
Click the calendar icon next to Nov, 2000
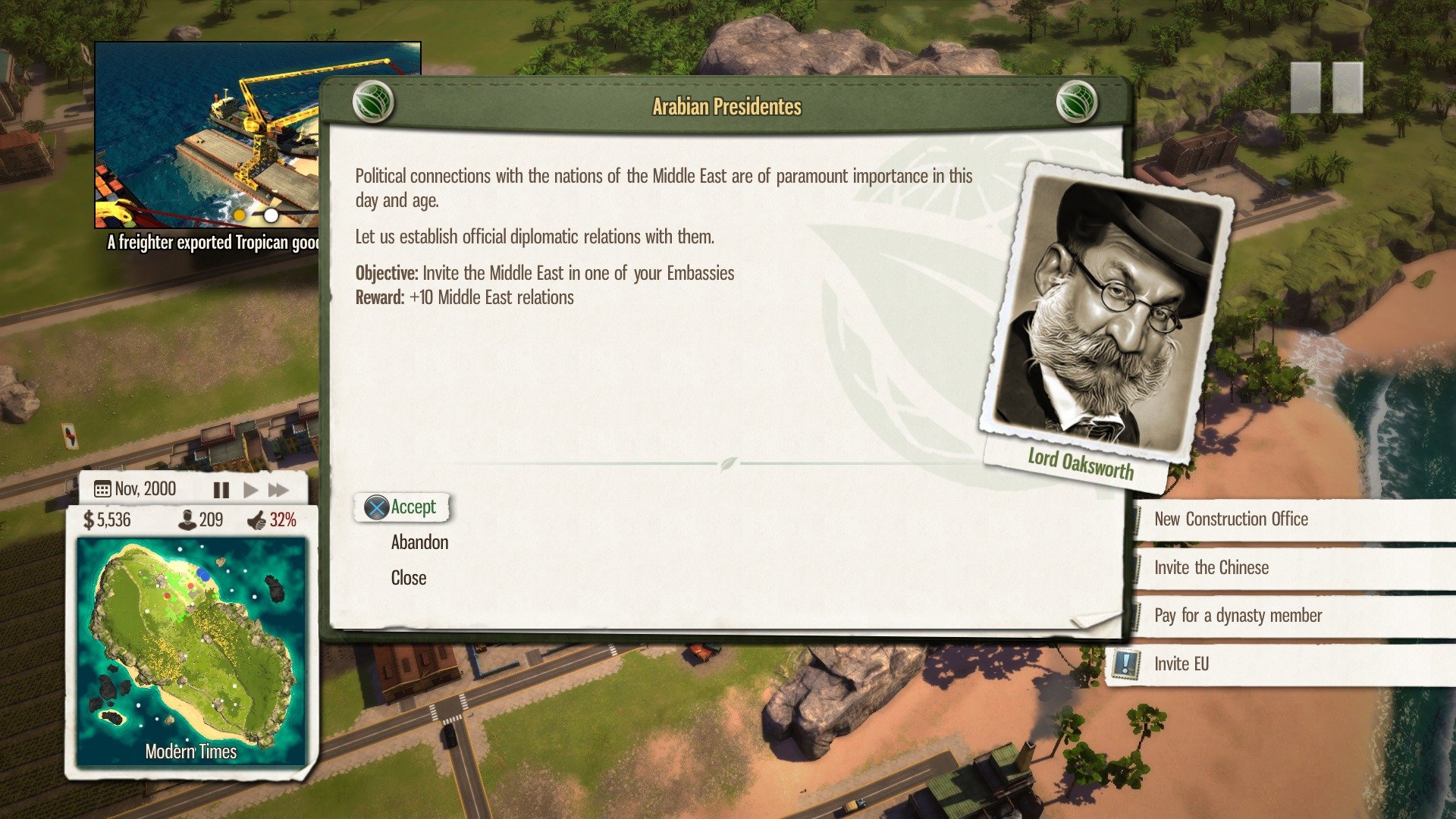click(102, 488)
